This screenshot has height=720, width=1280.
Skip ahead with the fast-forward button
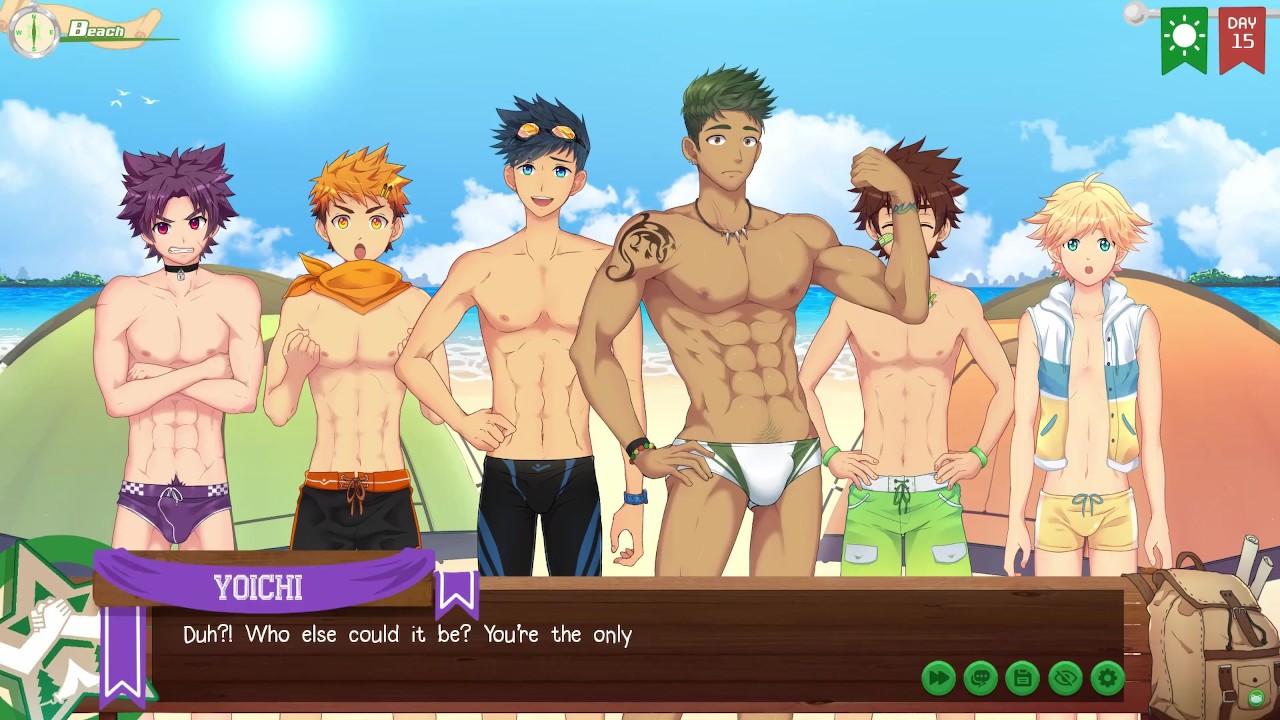click(x=938, y=679)
